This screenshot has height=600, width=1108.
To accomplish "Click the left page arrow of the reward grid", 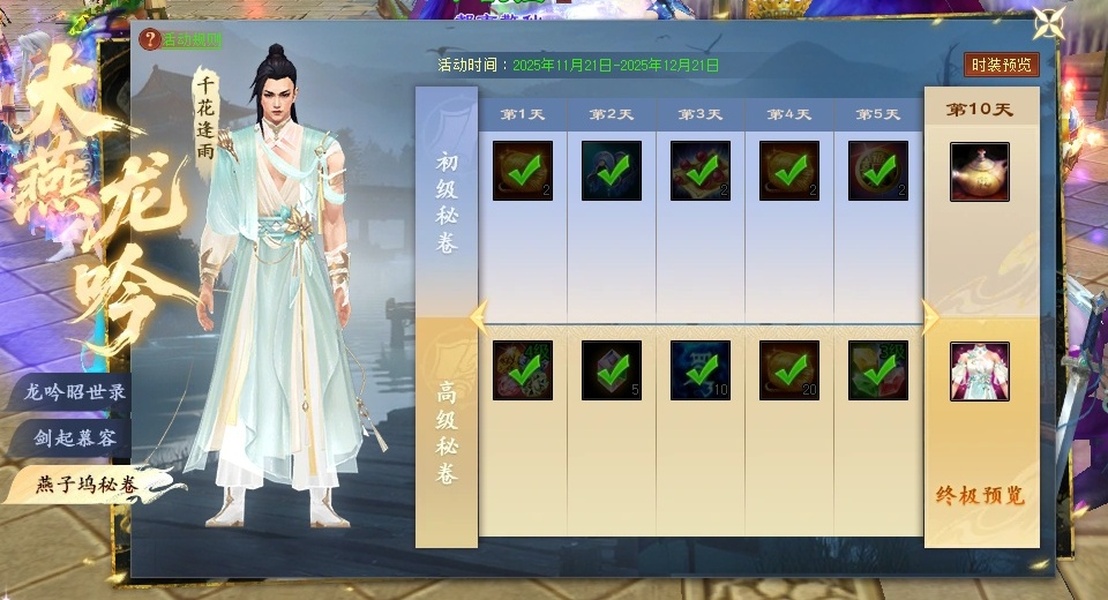I will (x=479, y=317).
